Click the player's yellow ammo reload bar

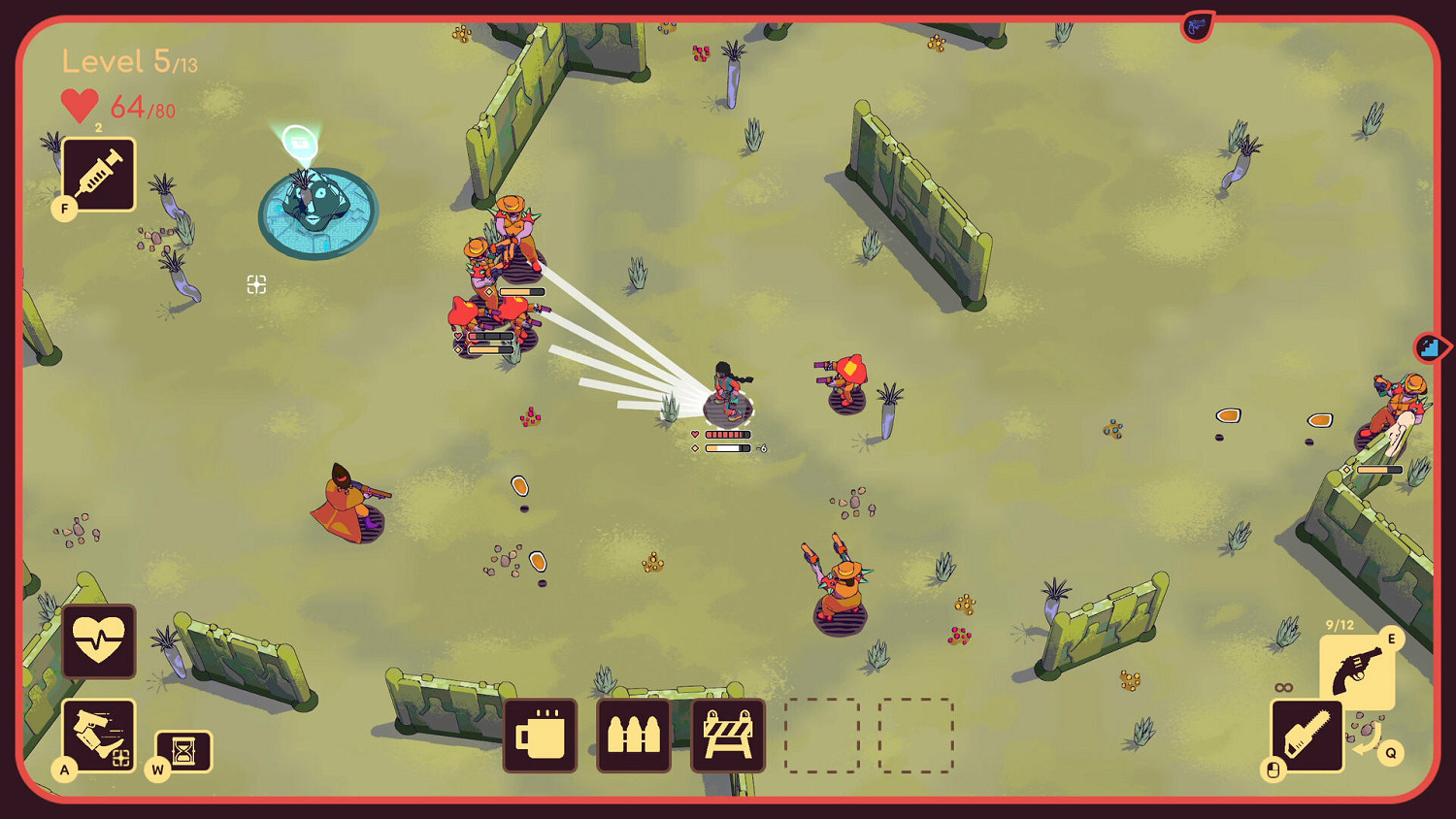[x=726, y=448]
